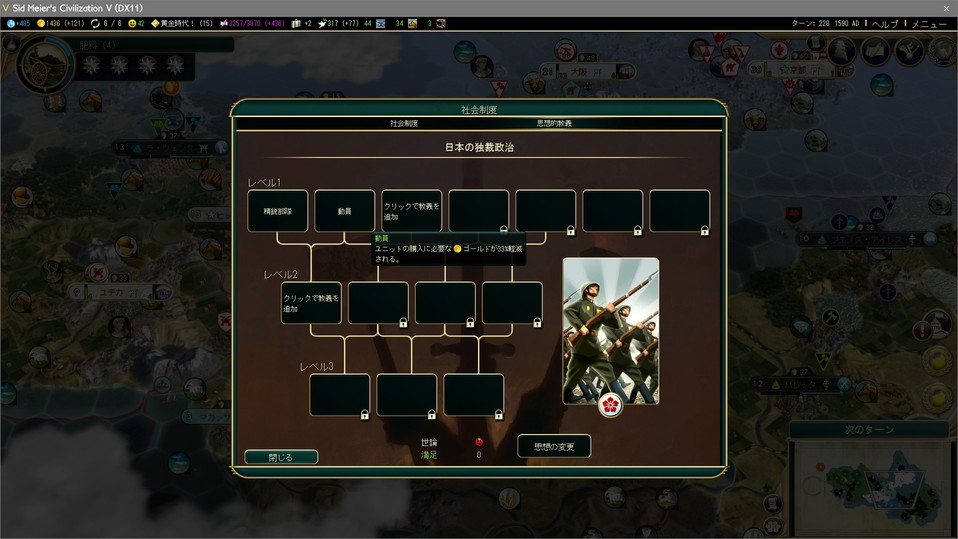The image size is (958, 539).
Task: Switch to the 思想的教義 tab
Action: (554, 123)
